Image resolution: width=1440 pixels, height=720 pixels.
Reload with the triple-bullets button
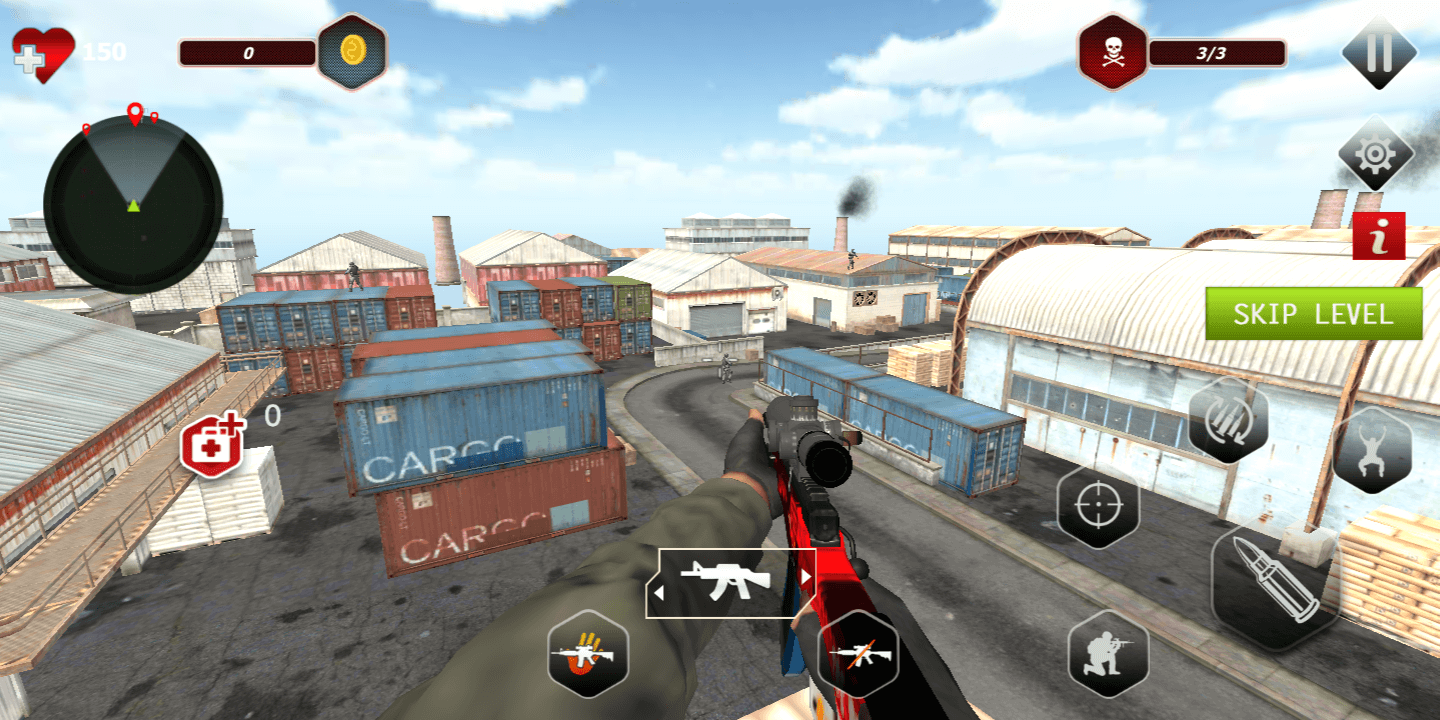tap(1228, 420)
